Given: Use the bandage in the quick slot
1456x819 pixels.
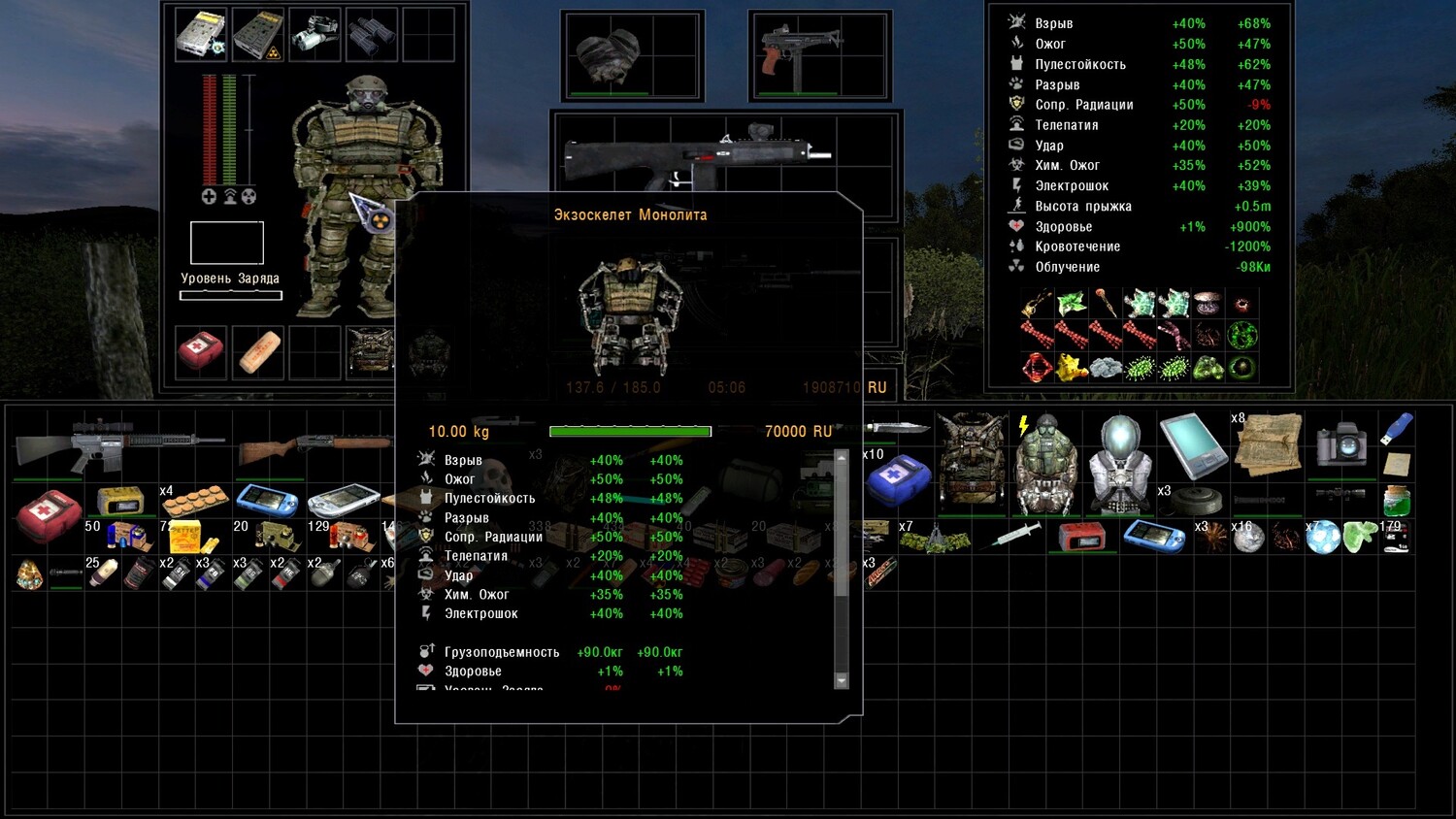Looking at the screenshot, I should click(258, 351).
